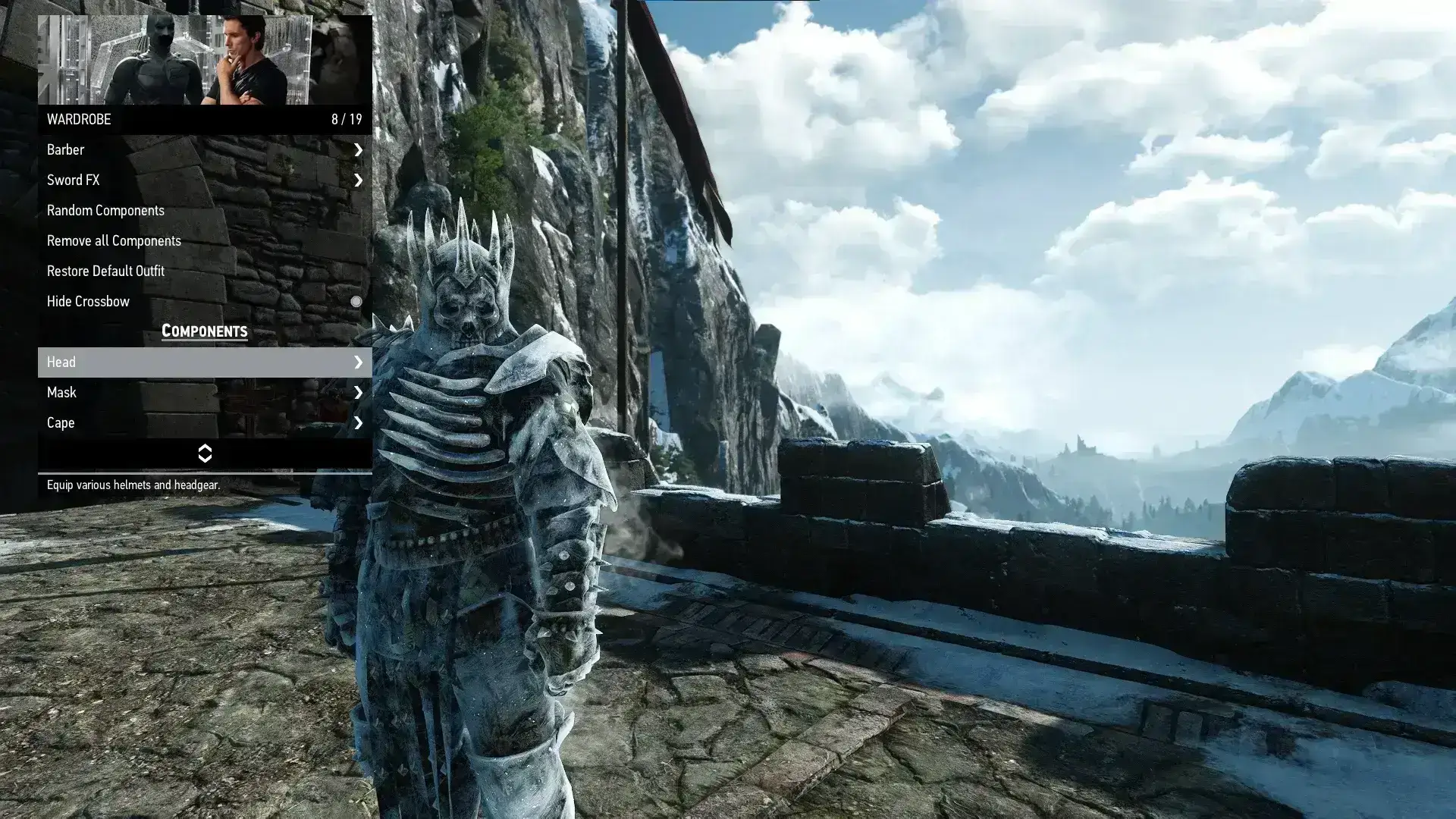Select Random Components option
Image resolution: width=1456 pixels, height=819 pixels.
(204, 211)
